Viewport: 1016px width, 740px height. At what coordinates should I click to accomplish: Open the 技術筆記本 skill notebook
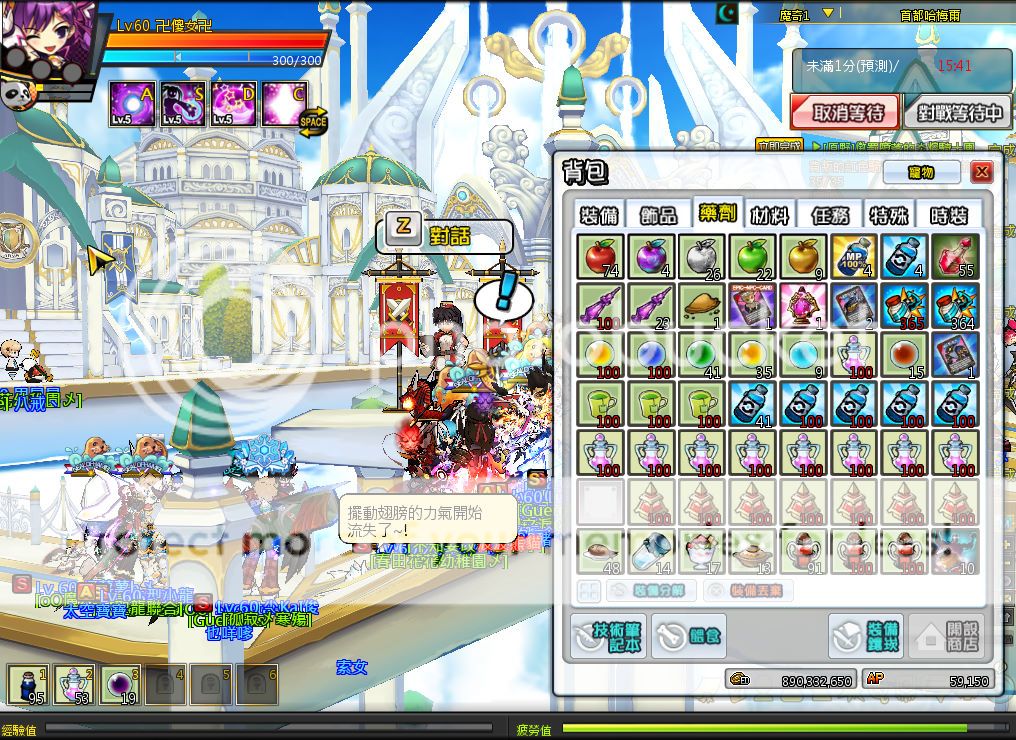pos(609,635)
